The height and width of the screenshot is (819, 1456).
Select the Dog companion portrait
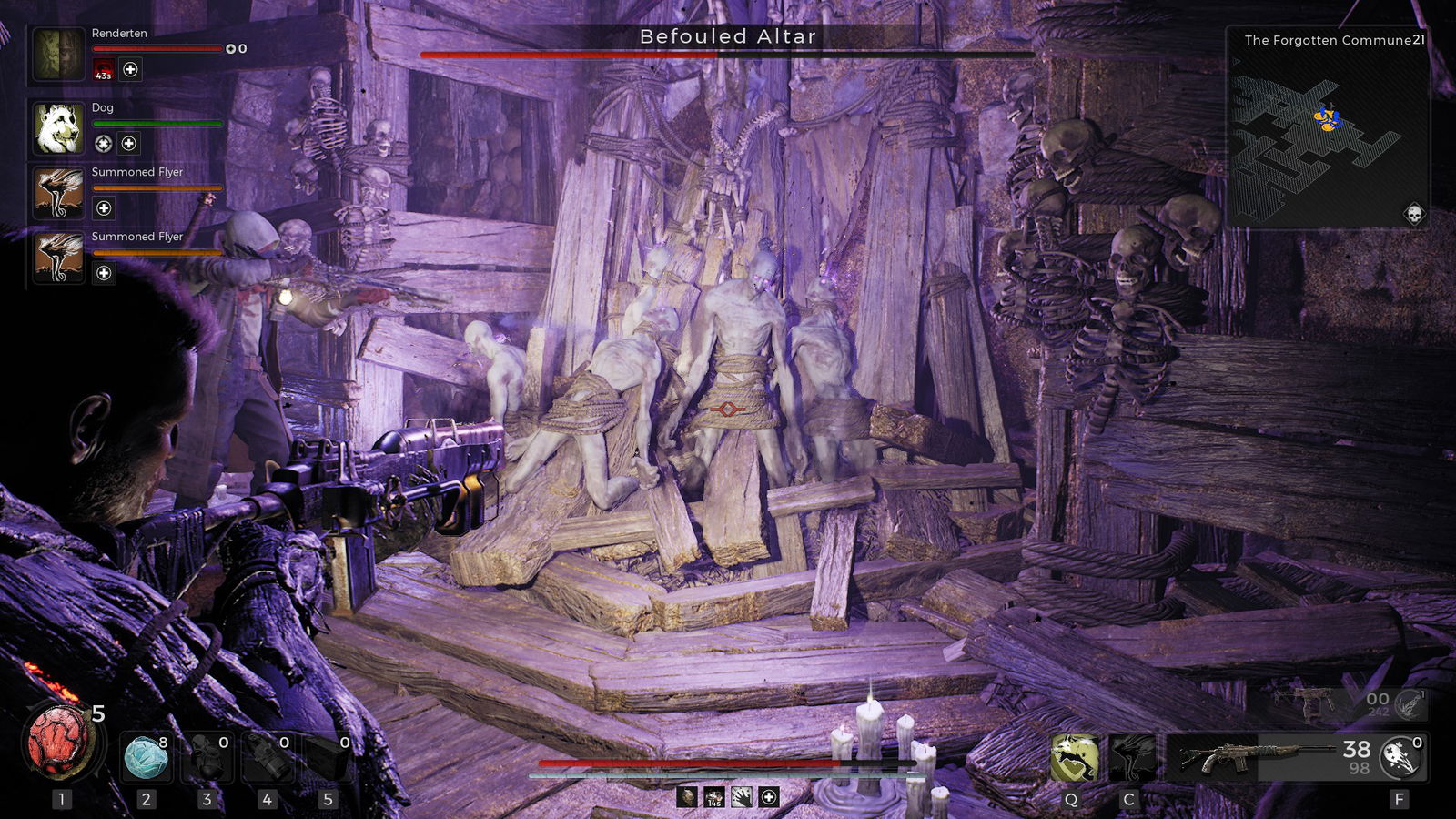click(x=59, y=128)
